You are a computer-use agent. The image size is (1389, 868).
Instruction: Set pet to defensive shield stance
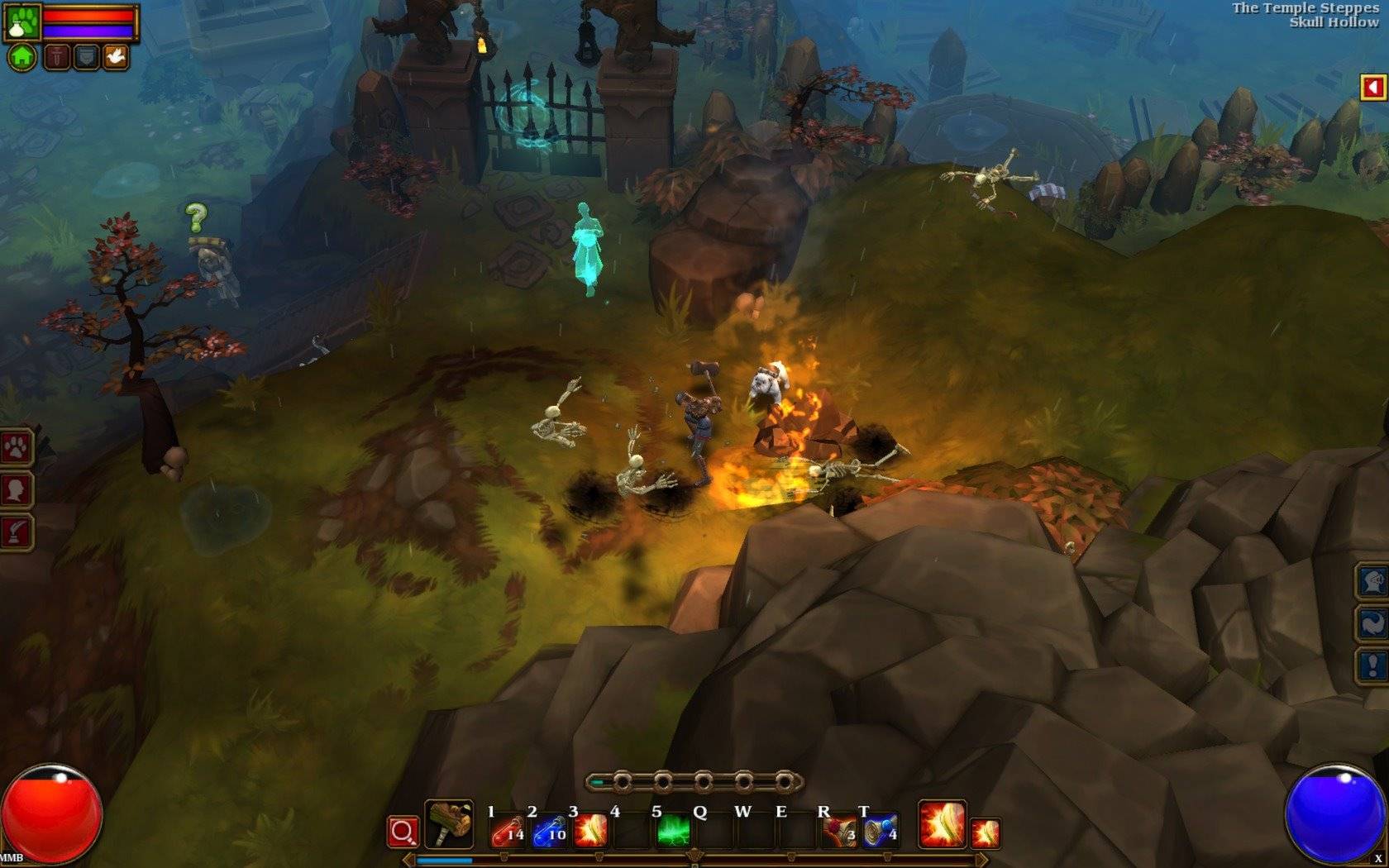coord(86,57)
